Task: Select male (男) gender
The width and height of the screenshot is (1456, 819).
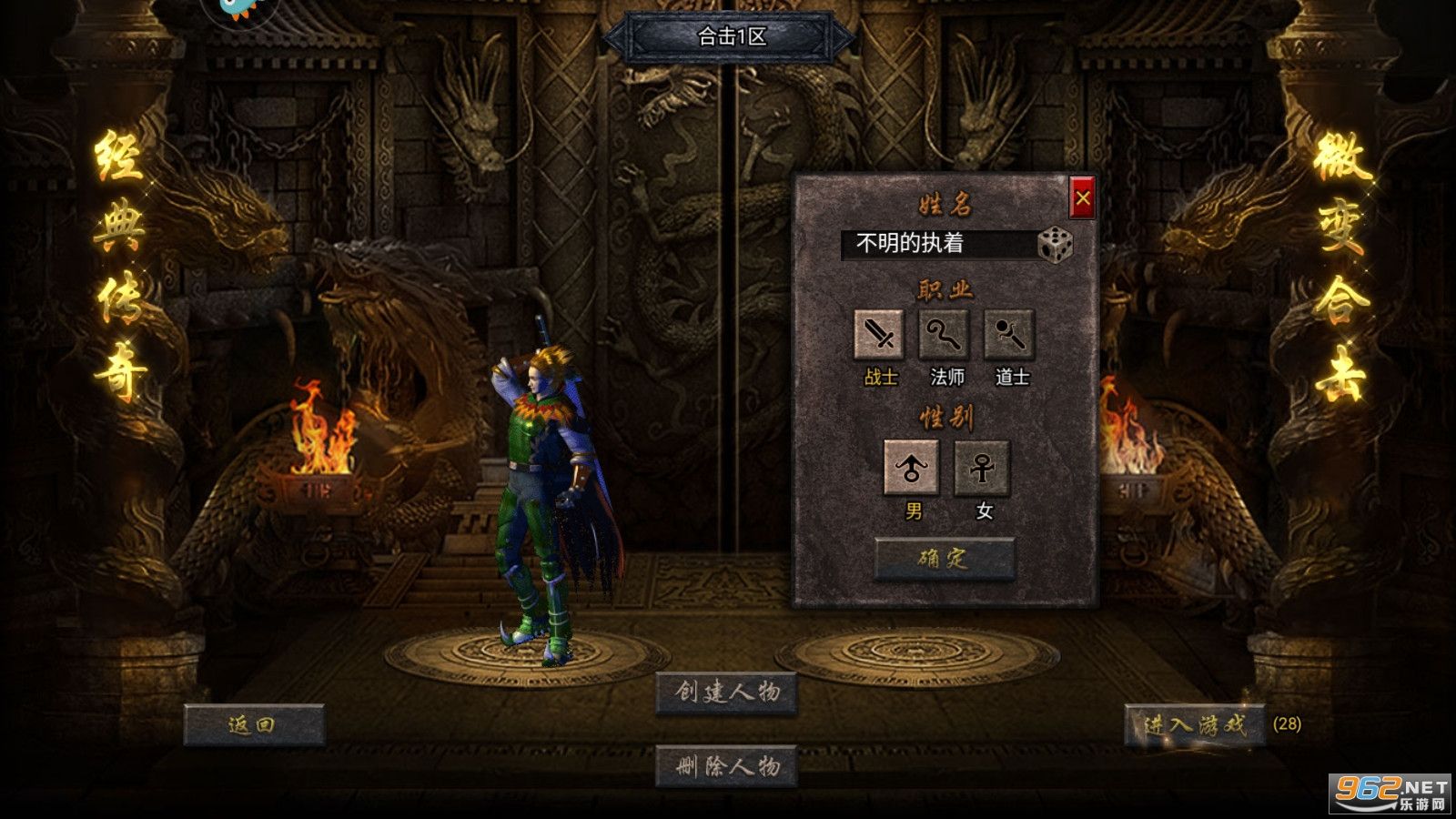Action: [x=912, y=468]
